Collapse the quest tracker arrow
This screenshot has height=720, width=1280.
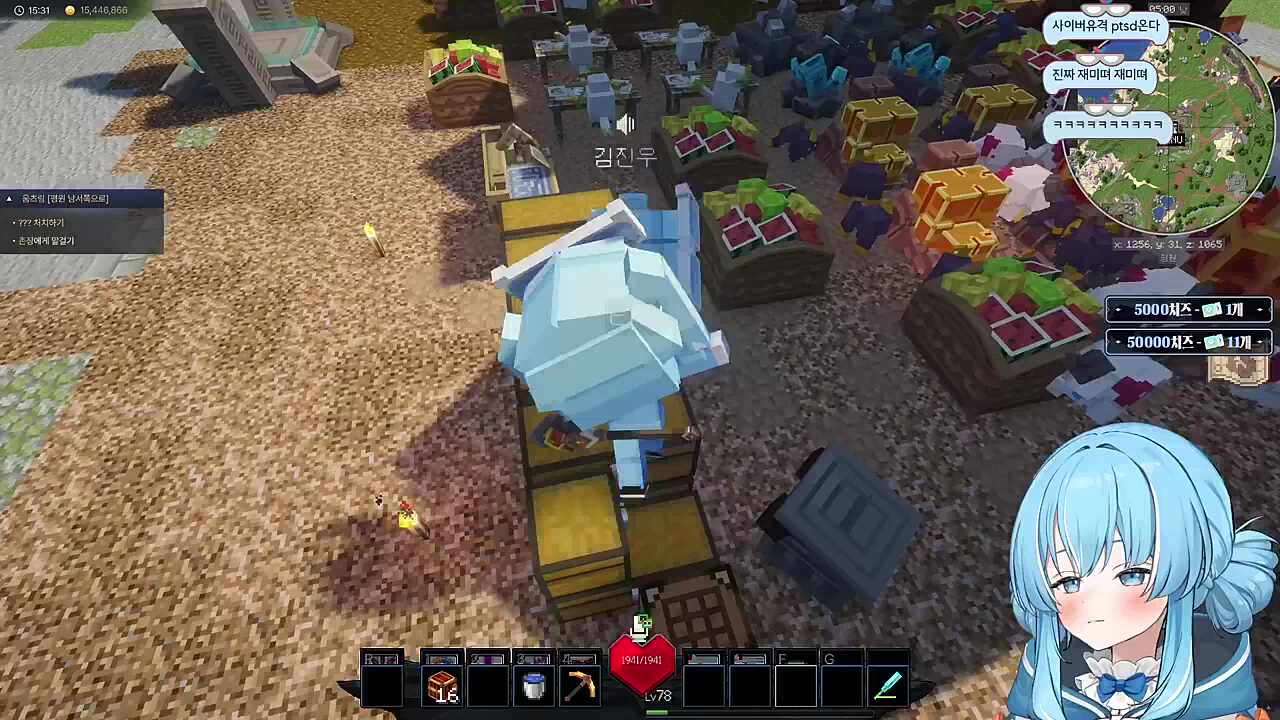click(x=9, y=199)
